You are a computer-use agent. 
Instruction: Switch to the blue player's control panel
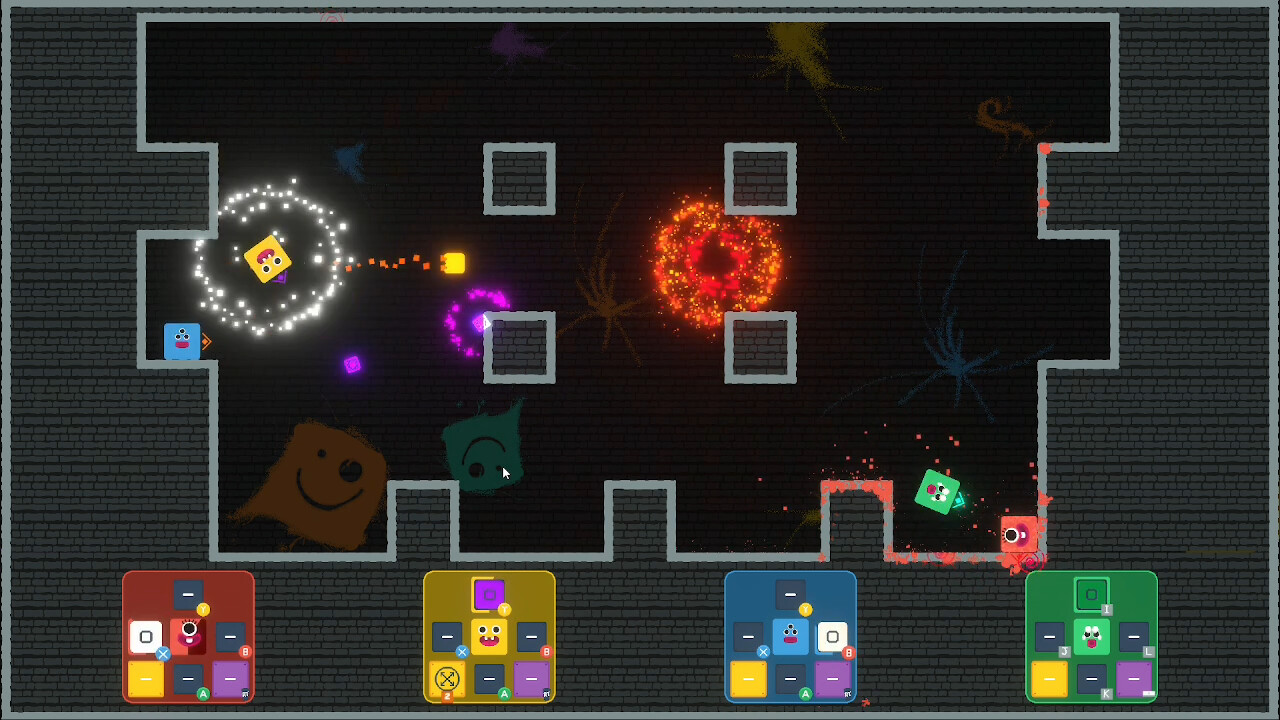(x=790, y=637)
